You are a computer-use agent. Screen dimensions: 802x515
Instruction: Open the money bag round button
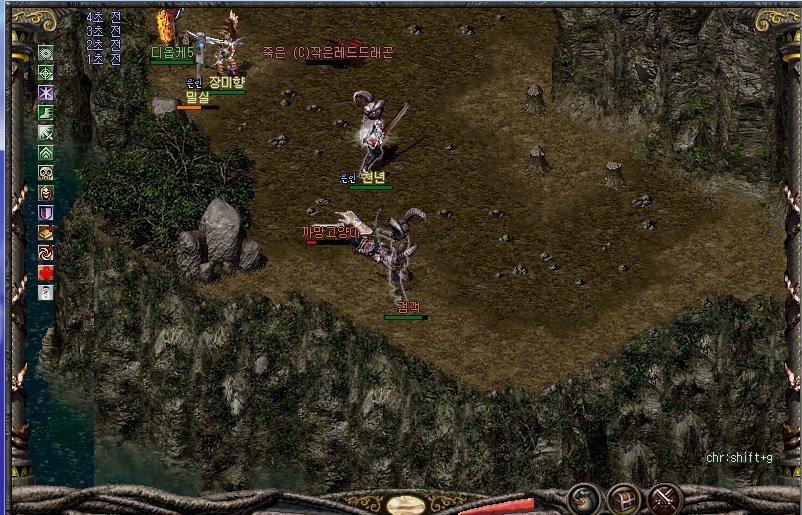584,498
